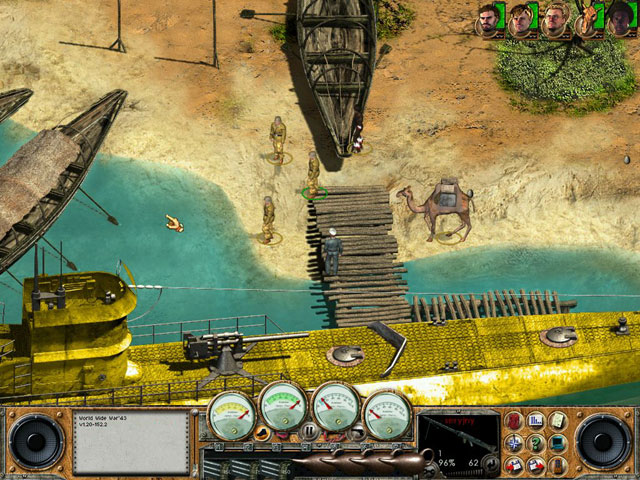The height and width of the screenshot is (480, 640).
Task: Open the paper notes document
Action: point(557,421)
